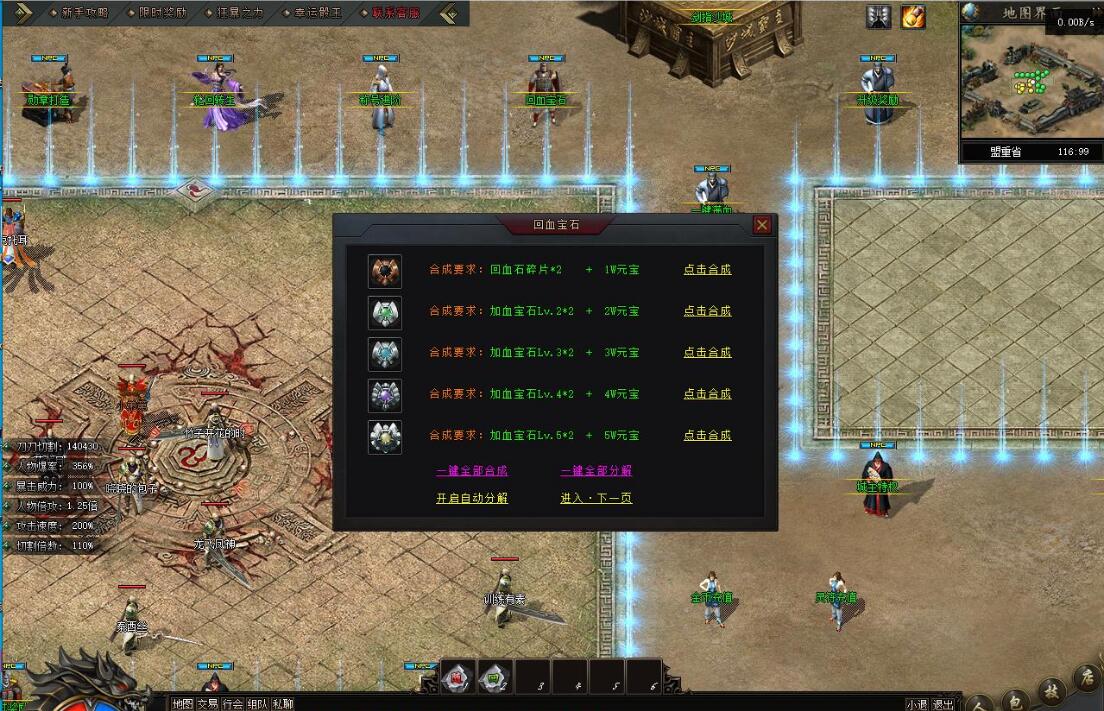The height and width of the screenshot is (711, 1104).
Task: Choose 一键全部合成 to synthesize everything
Action: (472, 471)
